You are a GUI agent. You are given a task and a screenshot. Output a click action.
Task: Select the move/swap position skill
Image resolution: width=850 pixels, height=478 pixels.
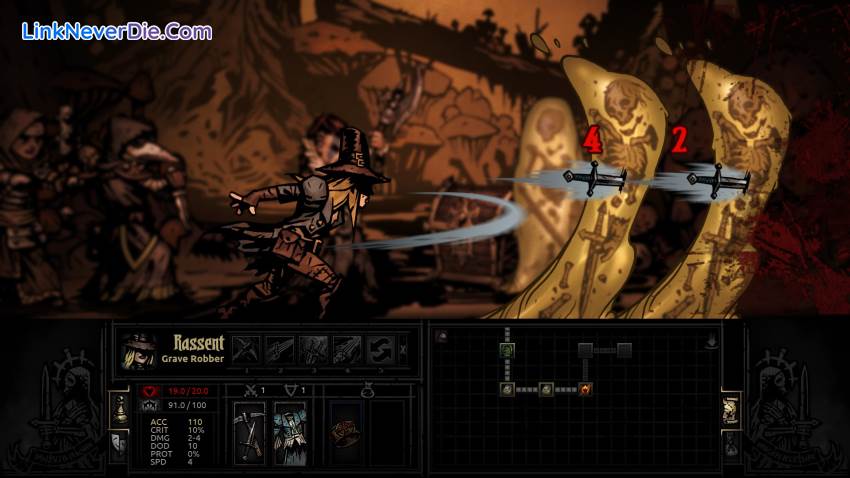(380, 349)
